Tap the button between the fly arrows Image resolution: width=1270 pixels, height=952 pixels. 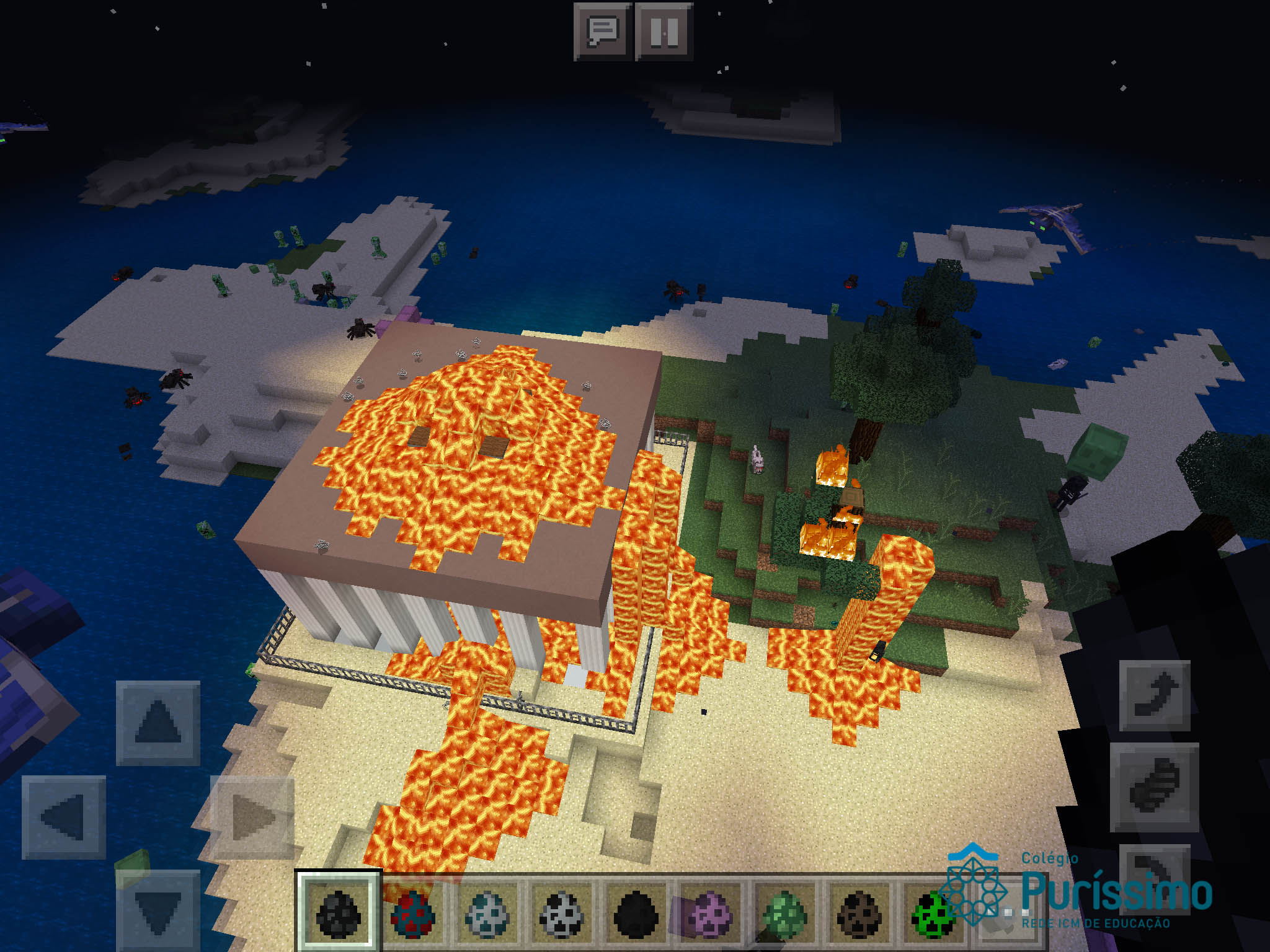coord(1155,787)
